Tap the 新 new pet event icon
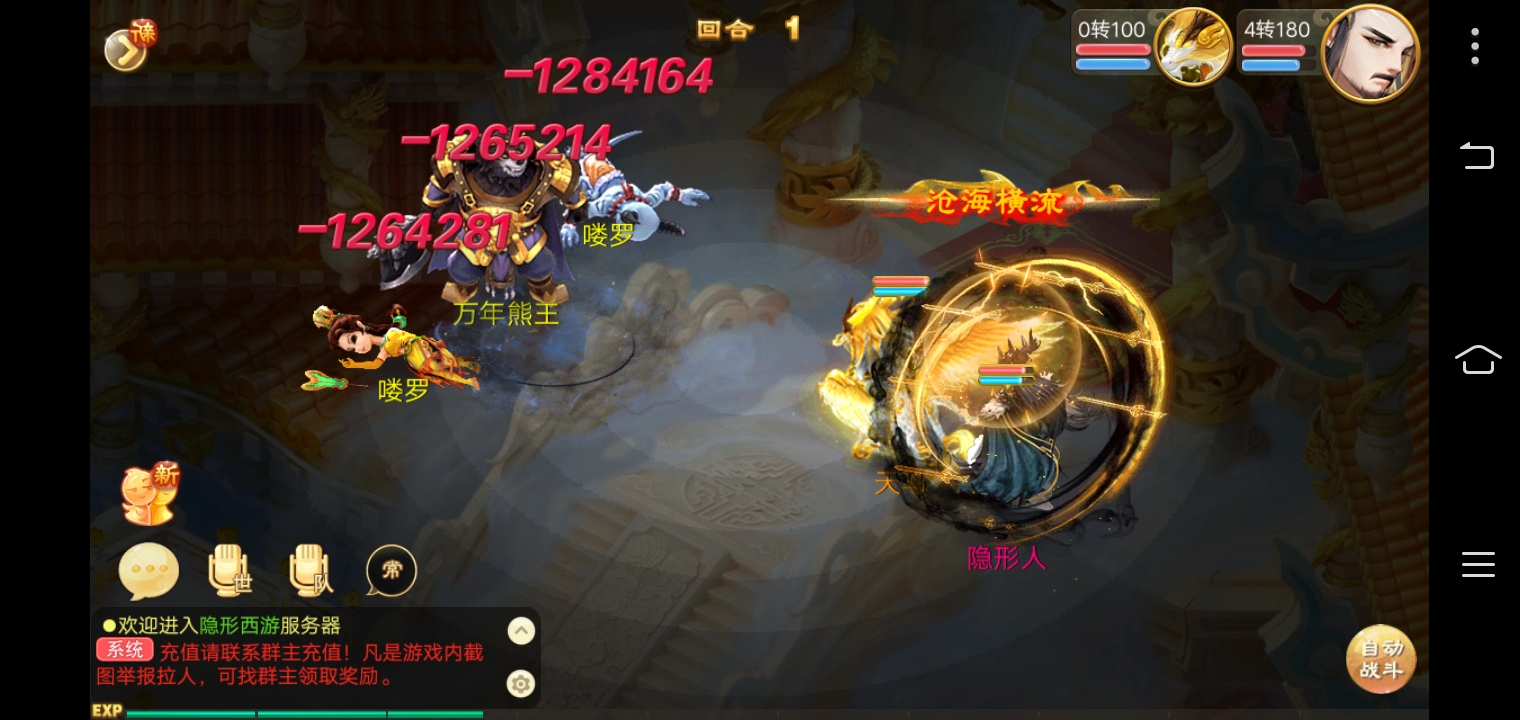The width and height of the screenshot is (1520, 720). [x=149, y=492]
